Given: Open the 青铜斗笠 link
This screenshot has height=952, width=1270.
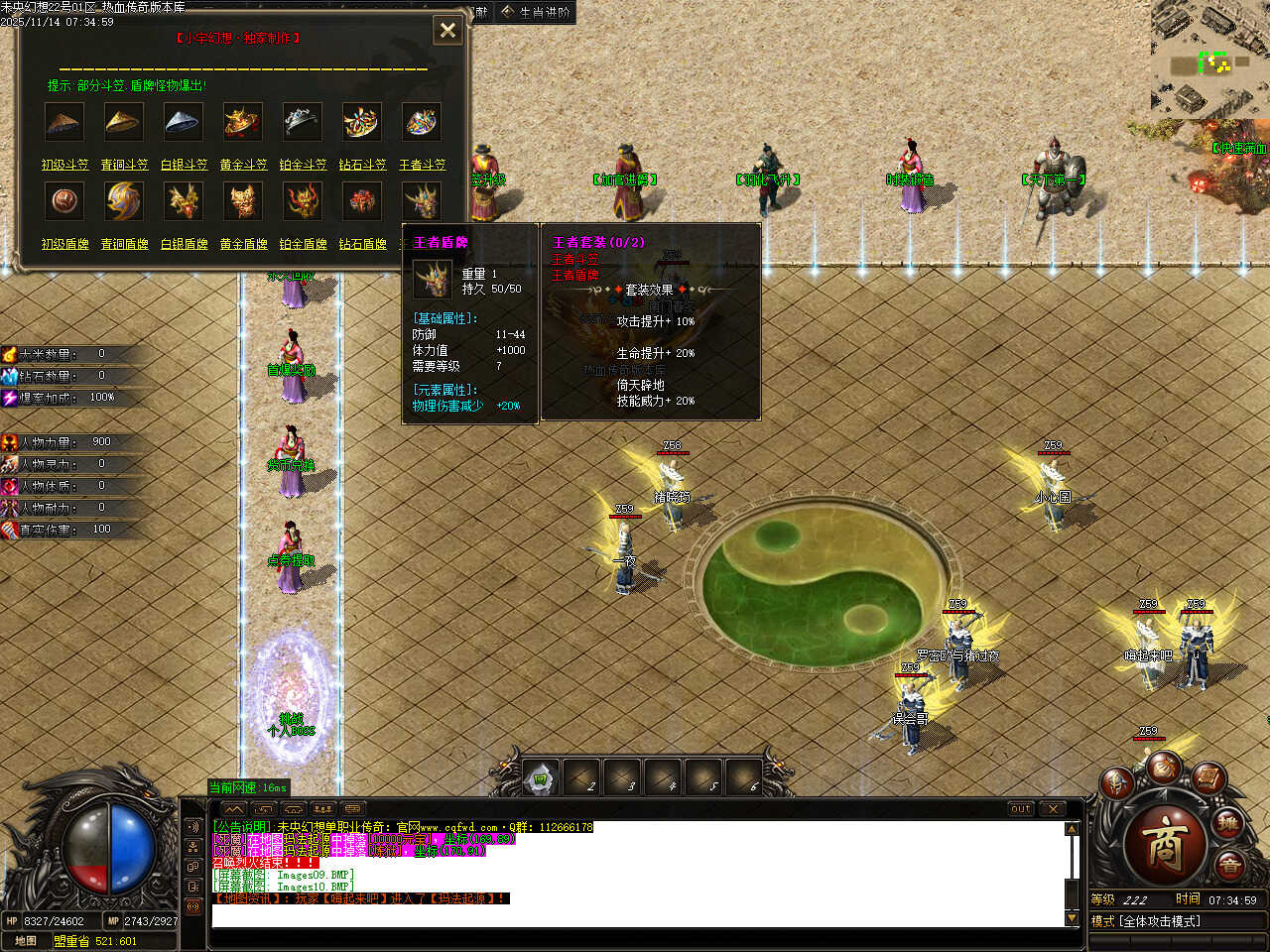Looking at the screenshot, I should [124, 165].
